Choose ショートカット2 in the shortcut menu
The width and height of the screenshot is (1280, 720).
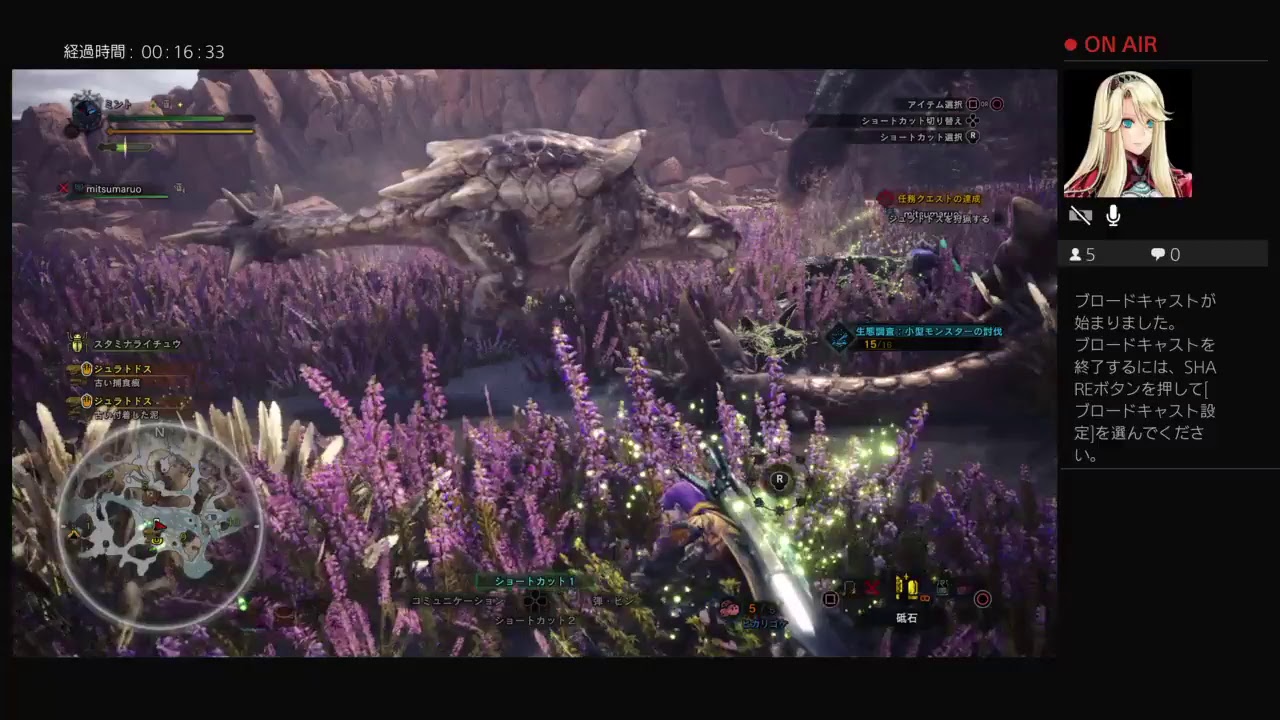[536, 620]
